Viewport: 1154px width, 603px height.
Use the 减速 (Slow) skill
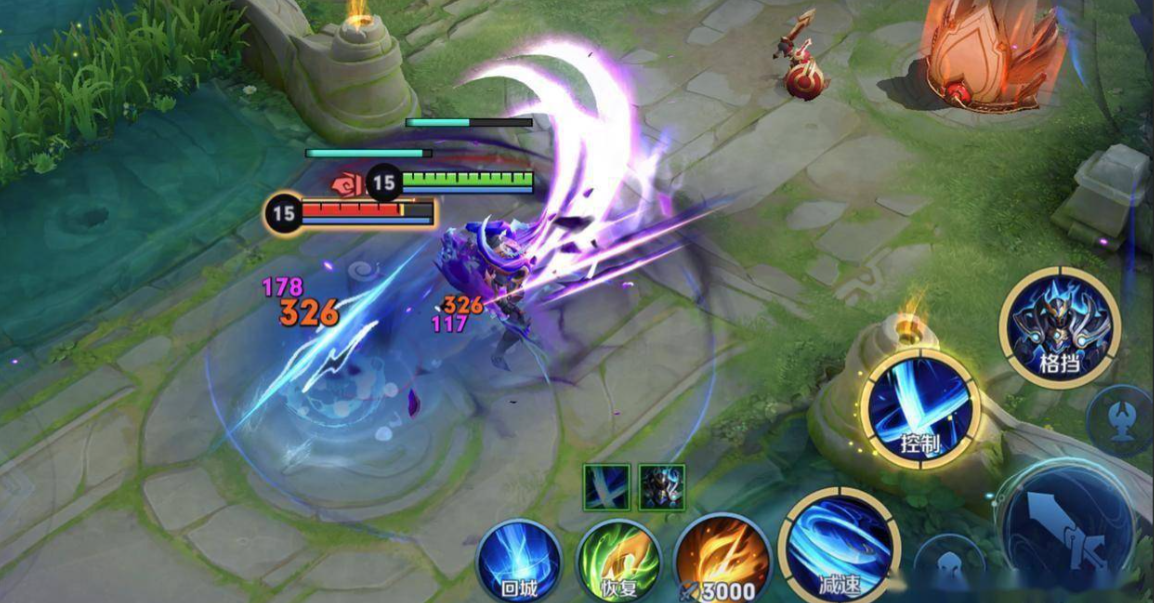[838, 549]
